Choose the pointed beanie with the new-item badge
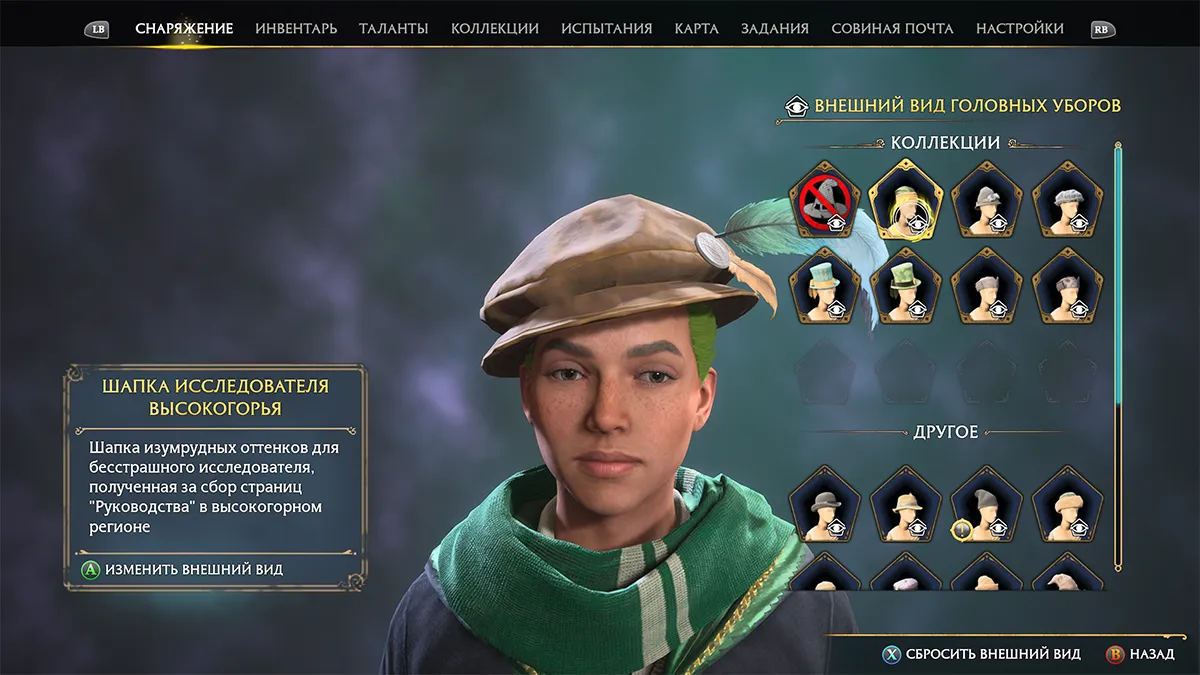Screen dimensions: 1200x675 (987, 503)
